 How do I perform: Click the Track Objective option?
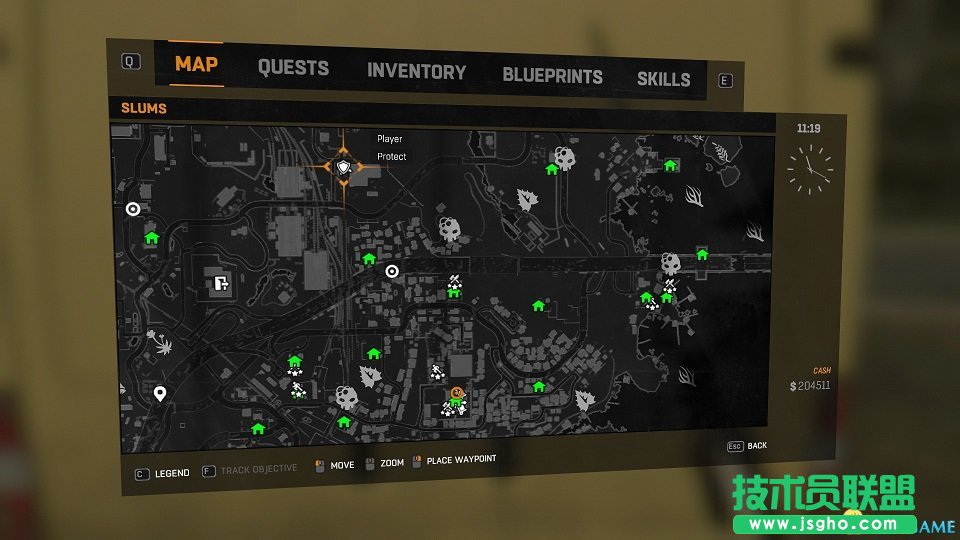click(x=258, y=469)
